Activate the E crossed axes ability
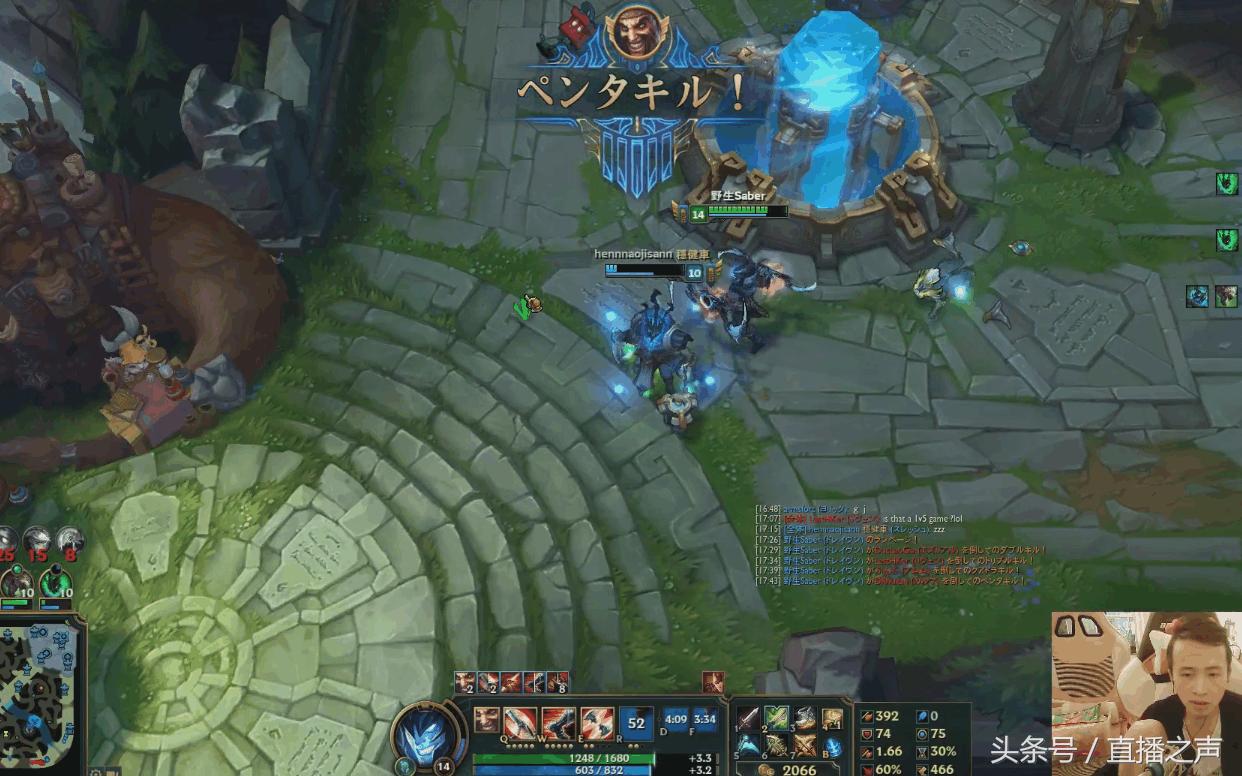Viewport: 1242px width, 776px height. [596, 721]
